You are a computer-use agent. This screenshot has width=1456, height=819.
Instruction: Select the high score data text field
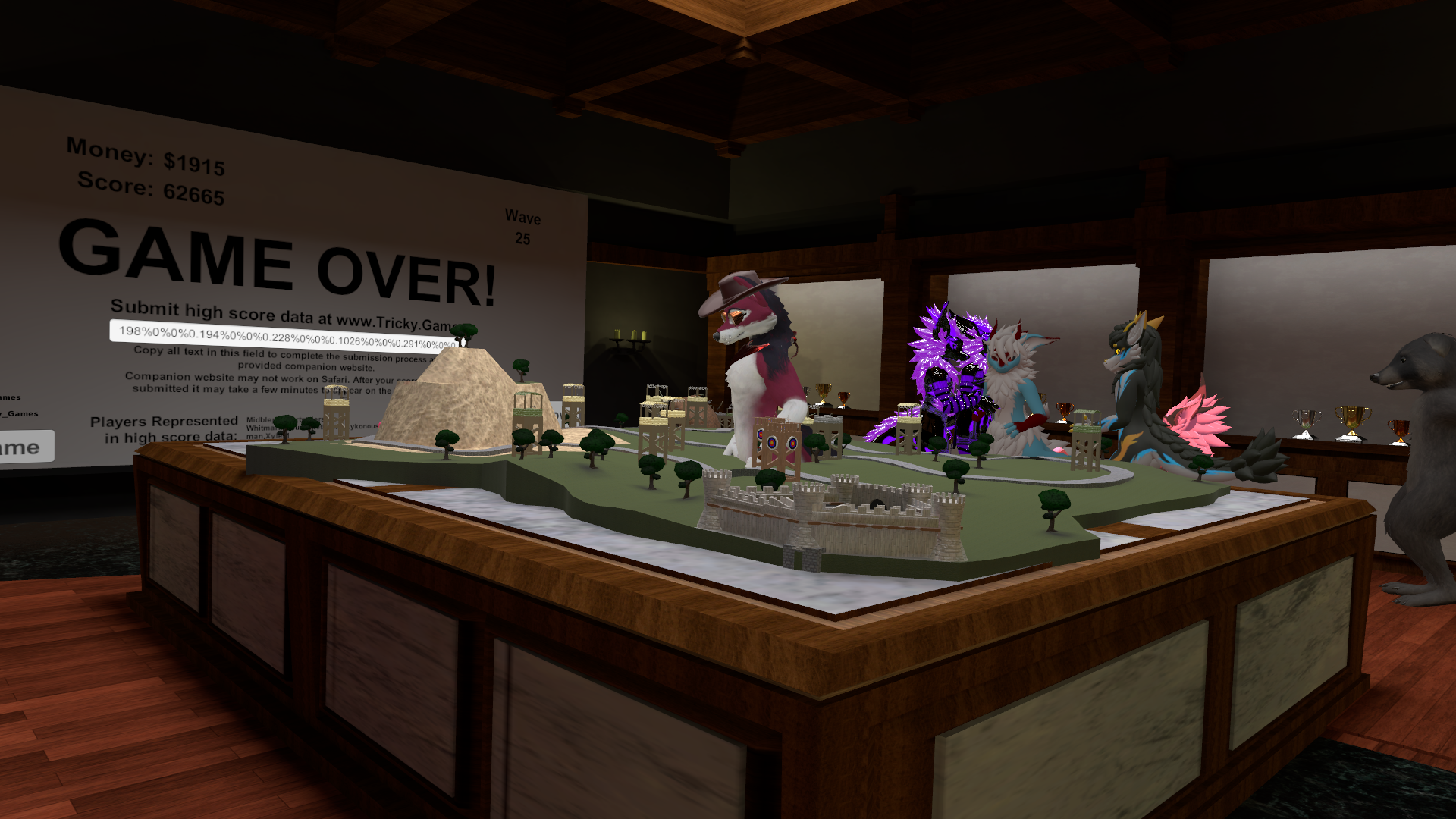click(282, 337)
